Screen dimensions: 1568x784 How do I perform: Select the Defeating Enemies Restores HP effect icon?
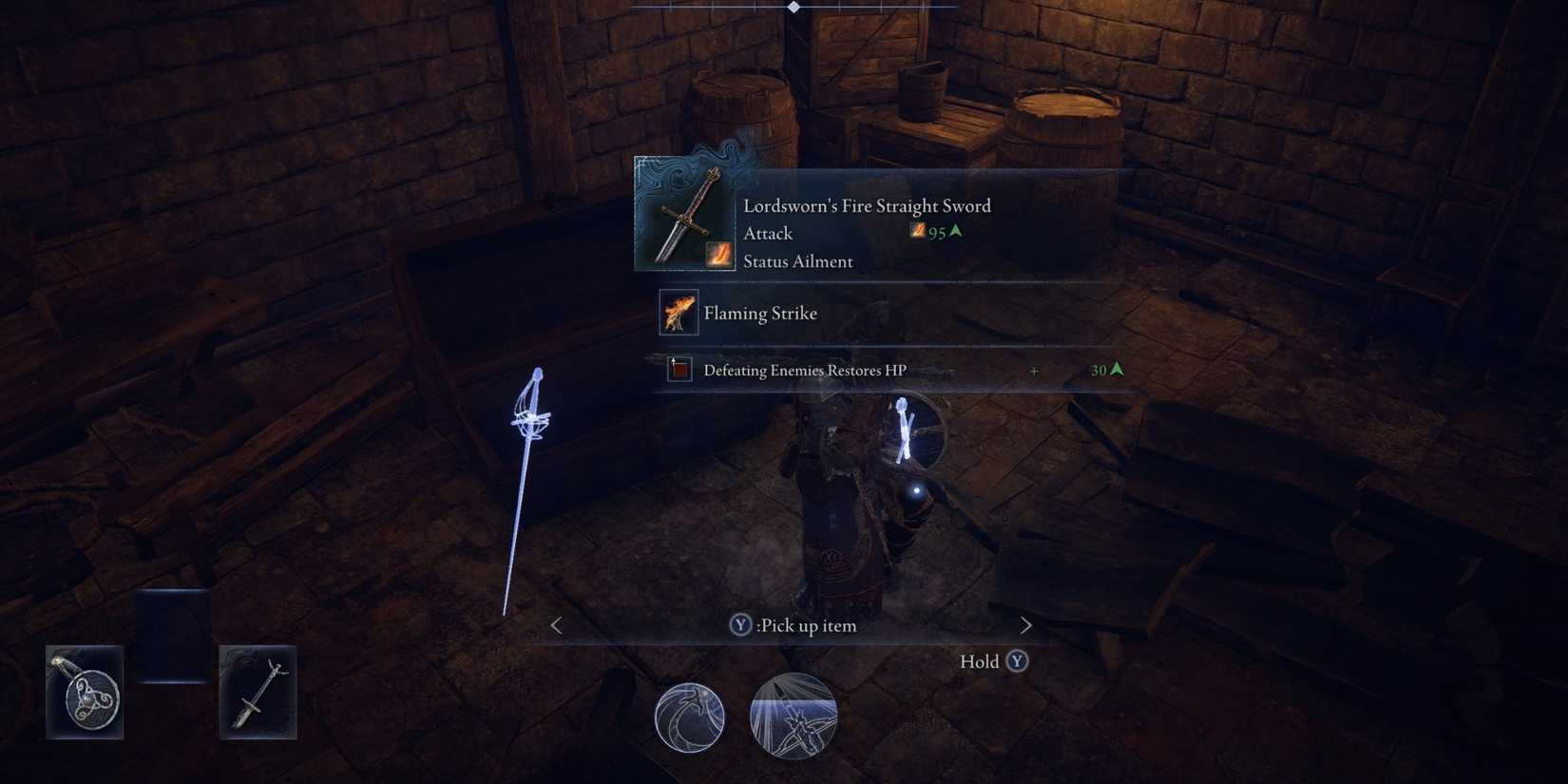coord(678,370)
